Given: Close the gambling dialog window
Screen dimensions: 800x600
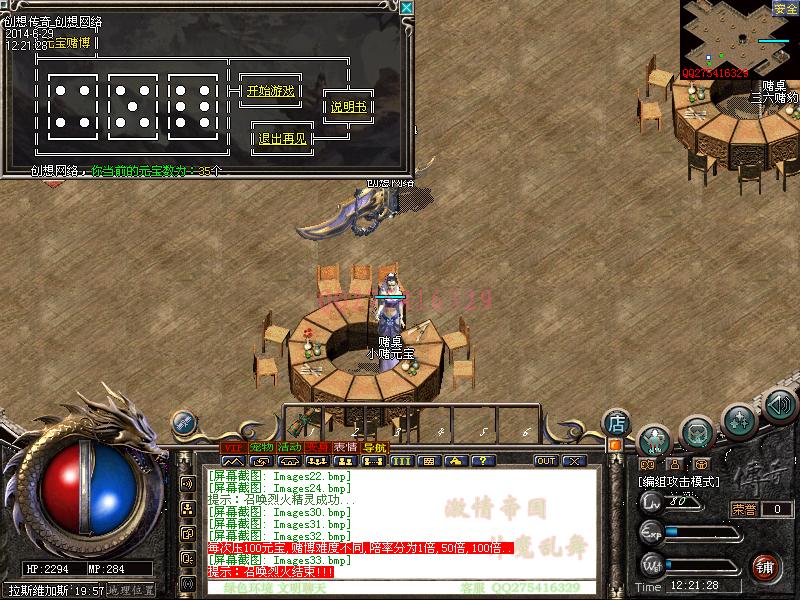Looking at the screenshot, I should pyautogui.click(x=406, y=8).
